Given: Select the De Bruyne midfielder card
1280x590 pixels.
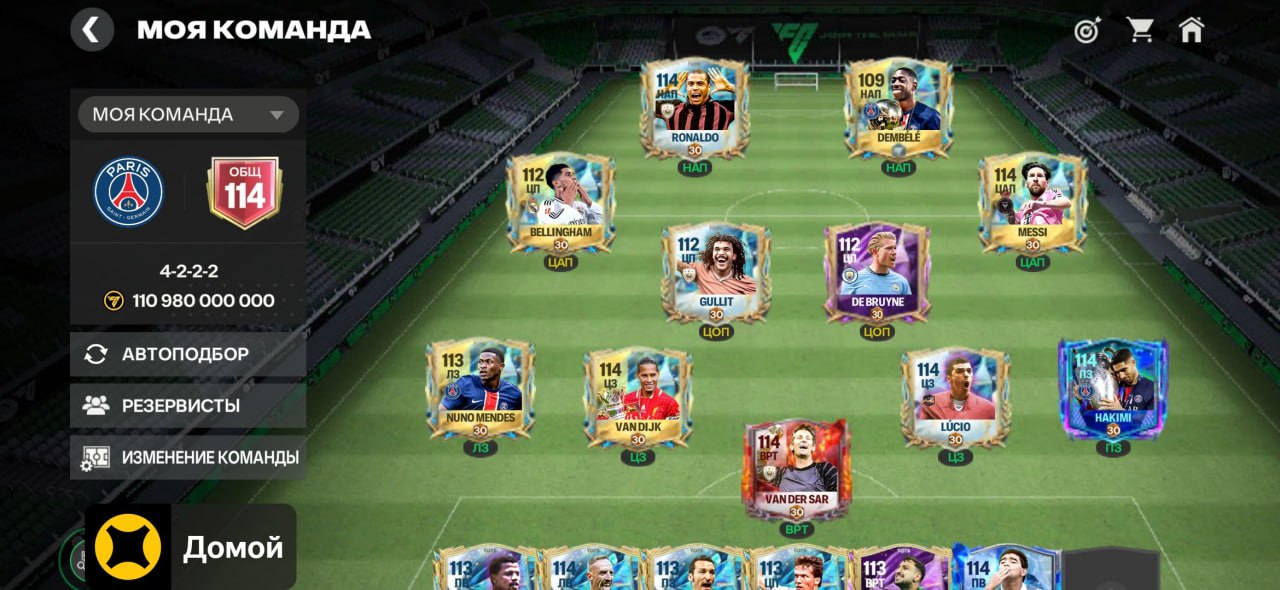Looking at the screenshot, I should pos(877,272).
